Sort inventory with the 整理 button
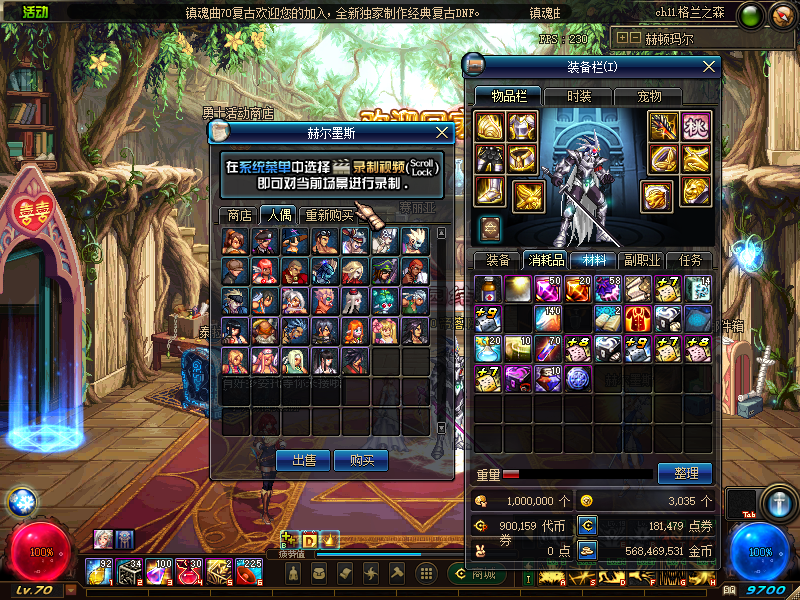 (685, 473)
